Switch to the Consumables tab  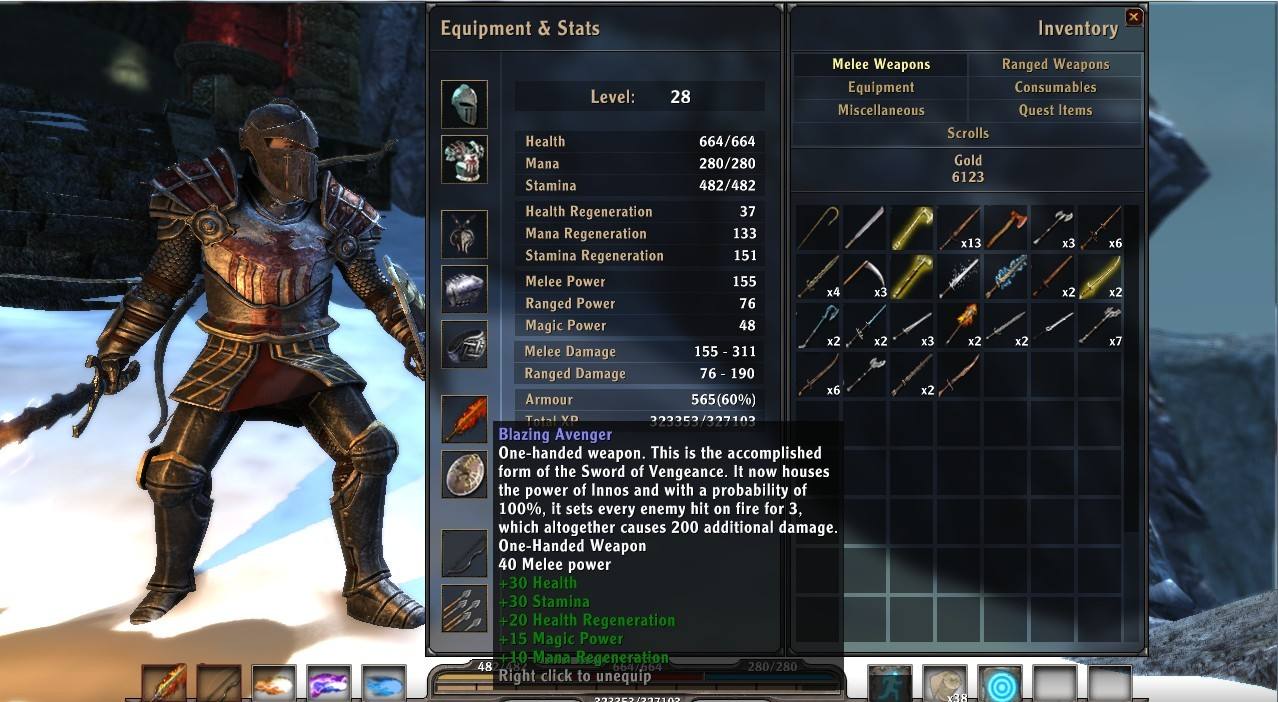point(1055,87)
